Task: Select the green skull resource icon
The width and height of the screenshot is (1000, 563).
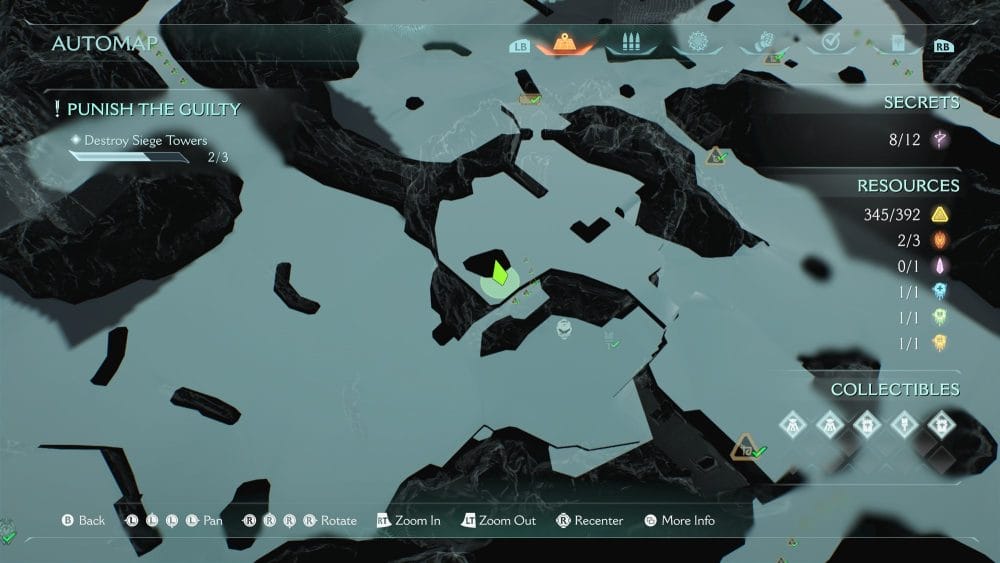Action: (x=939, y=317)
